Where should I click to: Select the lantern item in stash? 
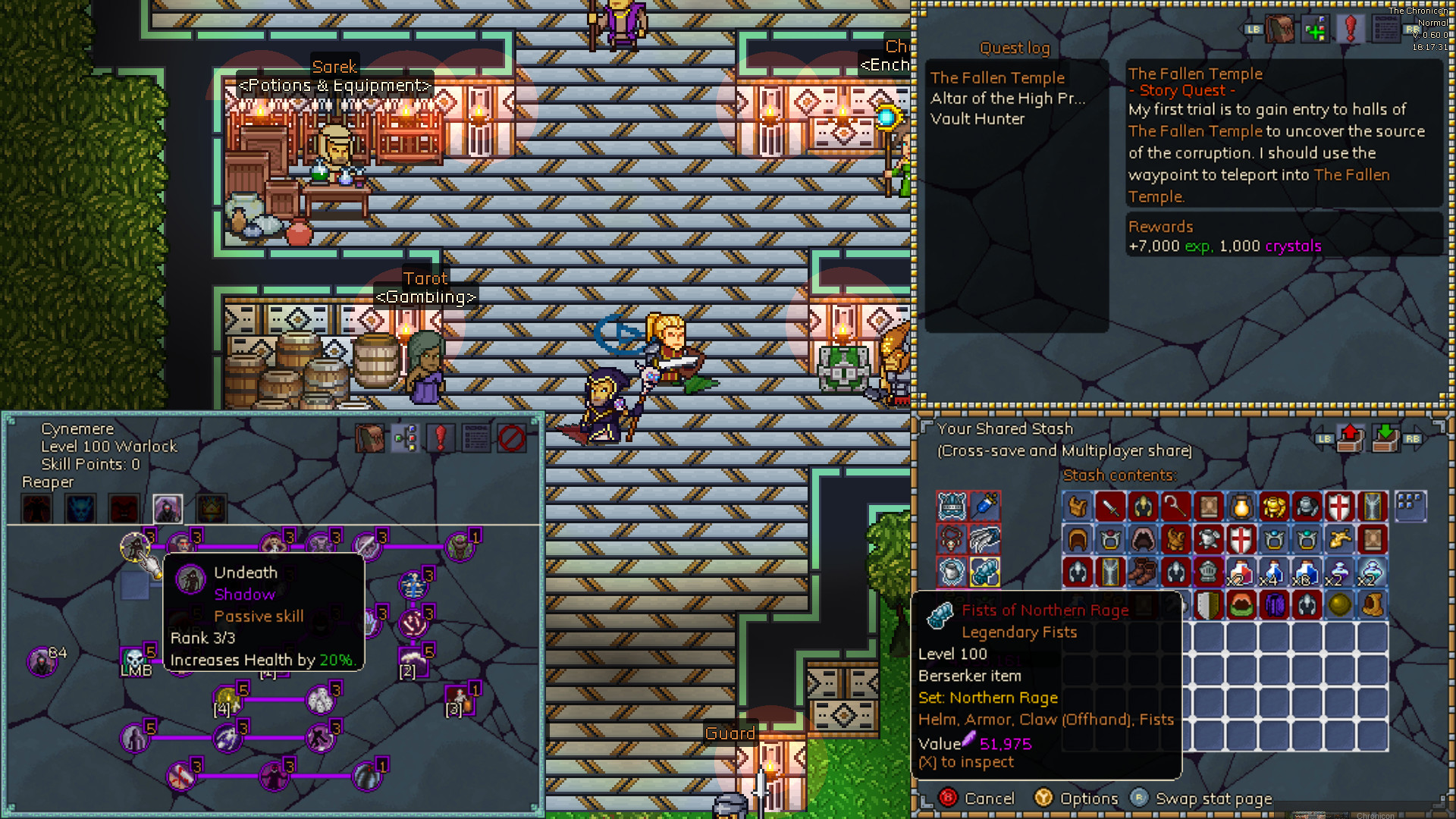pyautogui.click(x=1241, y=506)
